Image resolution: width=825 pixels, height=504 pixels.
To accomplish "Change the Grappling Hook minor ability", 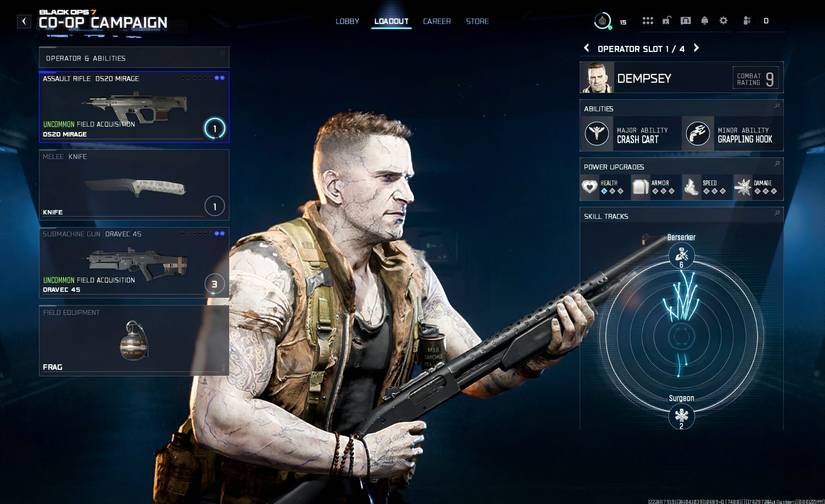I will tap(732, 133).
